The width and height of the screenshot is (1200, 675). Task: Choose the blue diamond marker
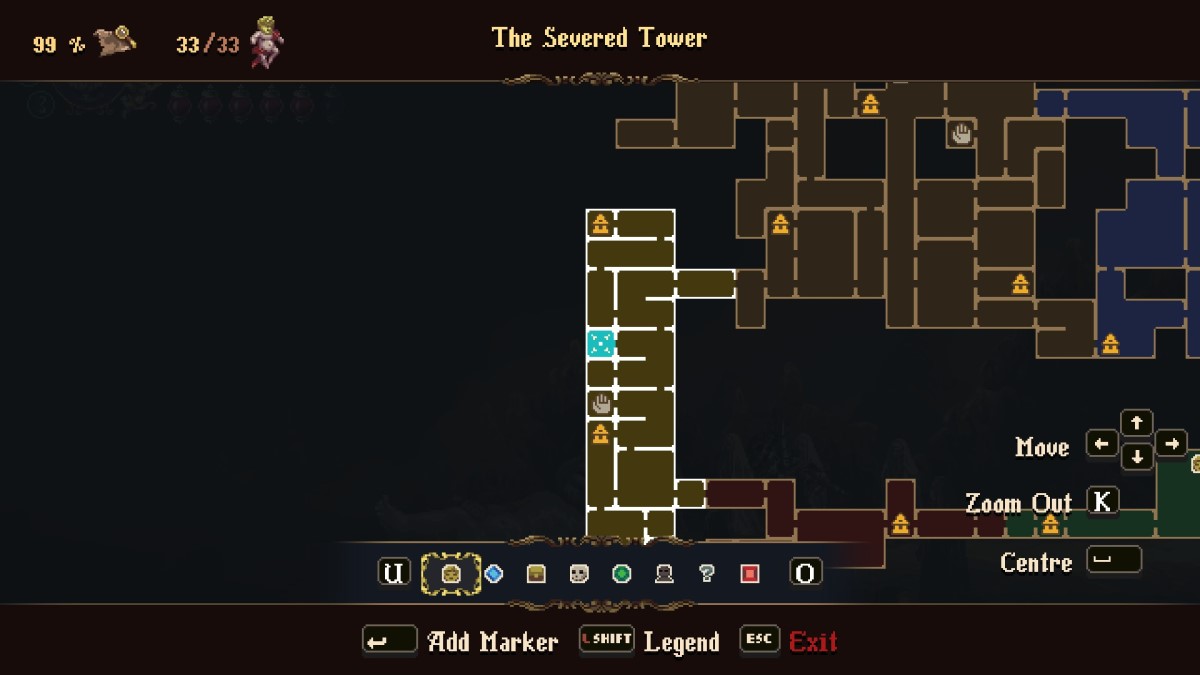point(493,573)
